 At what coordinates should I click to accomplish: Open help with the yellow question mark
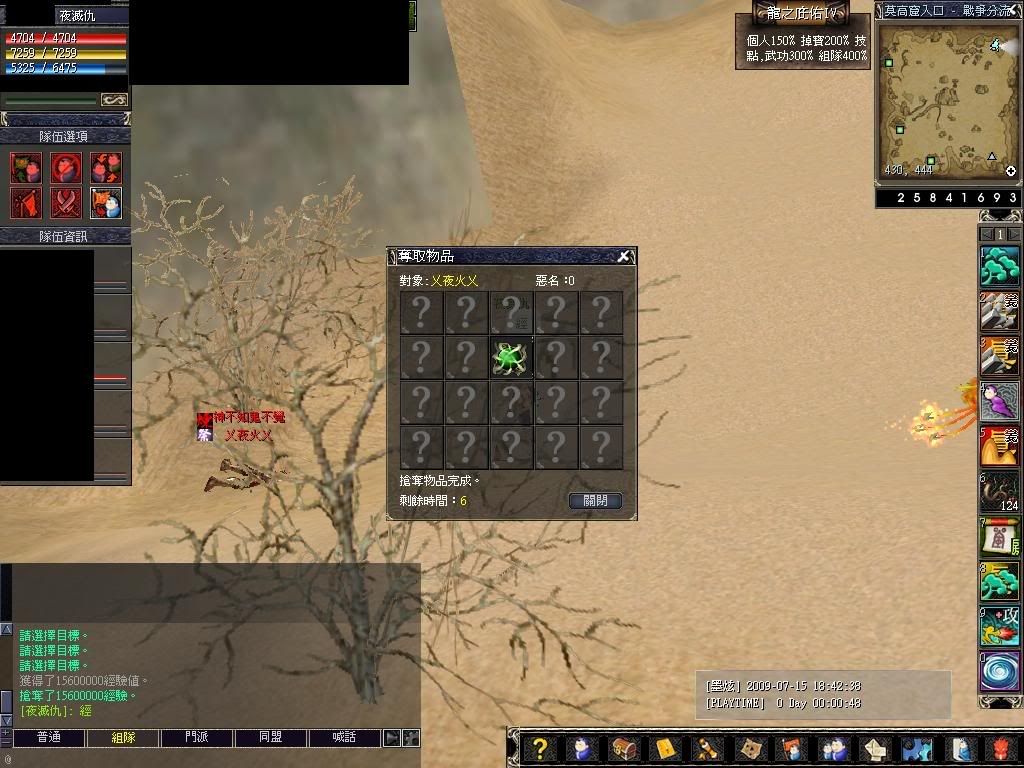coord(539,749)
